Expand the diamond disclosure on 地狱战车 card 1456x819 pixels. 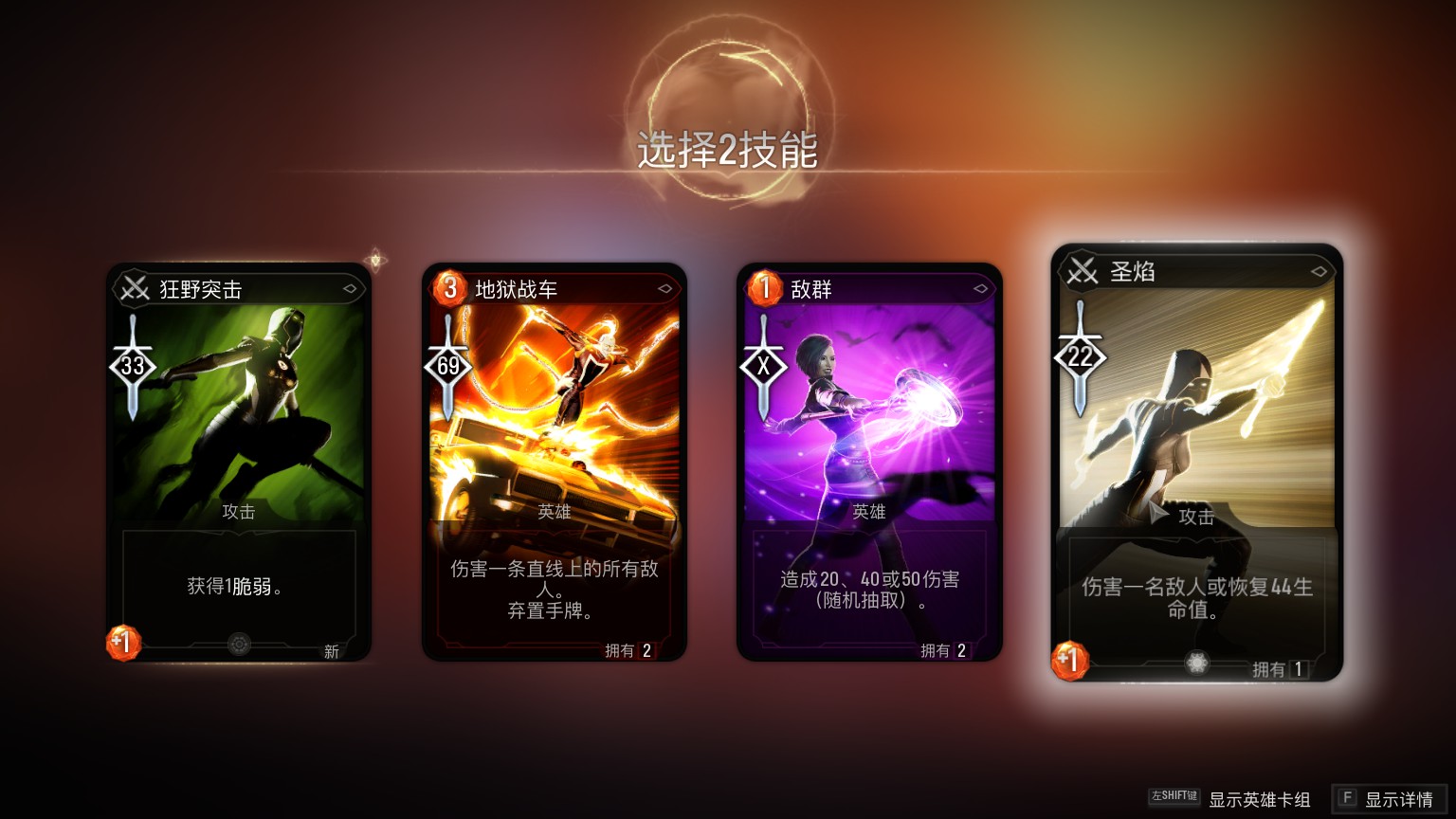[x=665, y=289]
